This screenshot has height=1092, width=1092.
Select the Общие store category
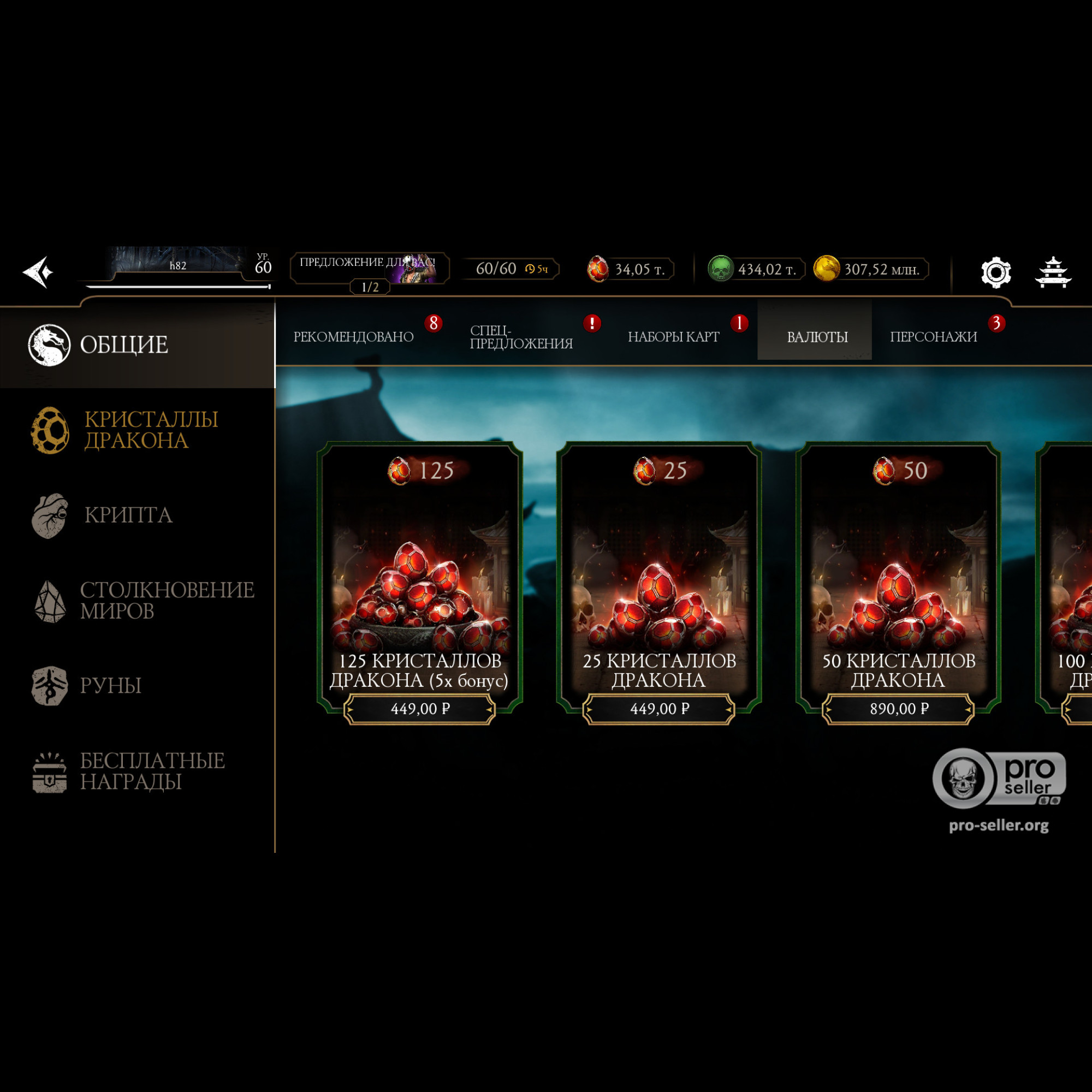(124, 345)
